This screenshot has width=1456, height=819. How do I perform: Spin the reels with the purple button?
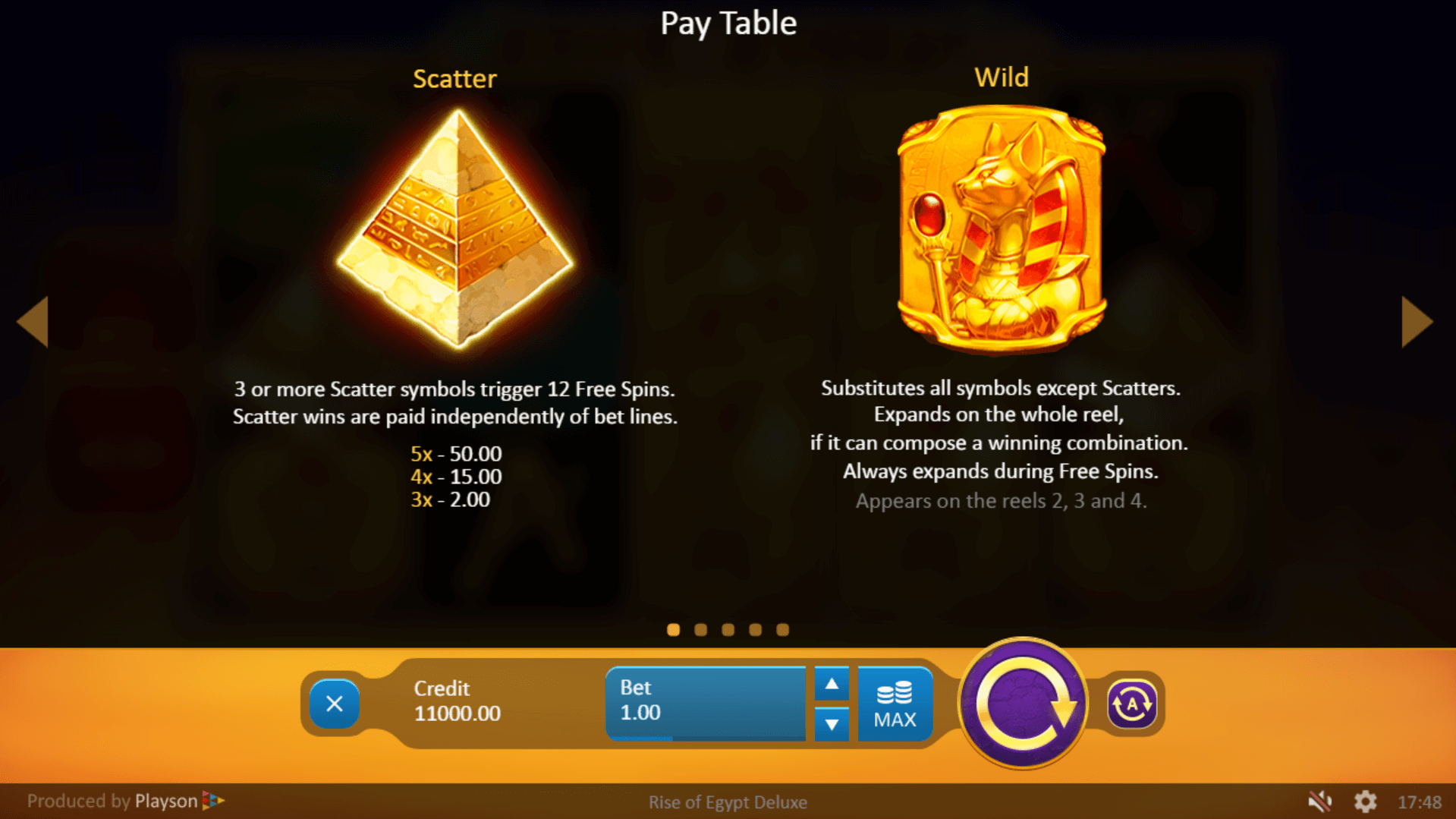1023,704
